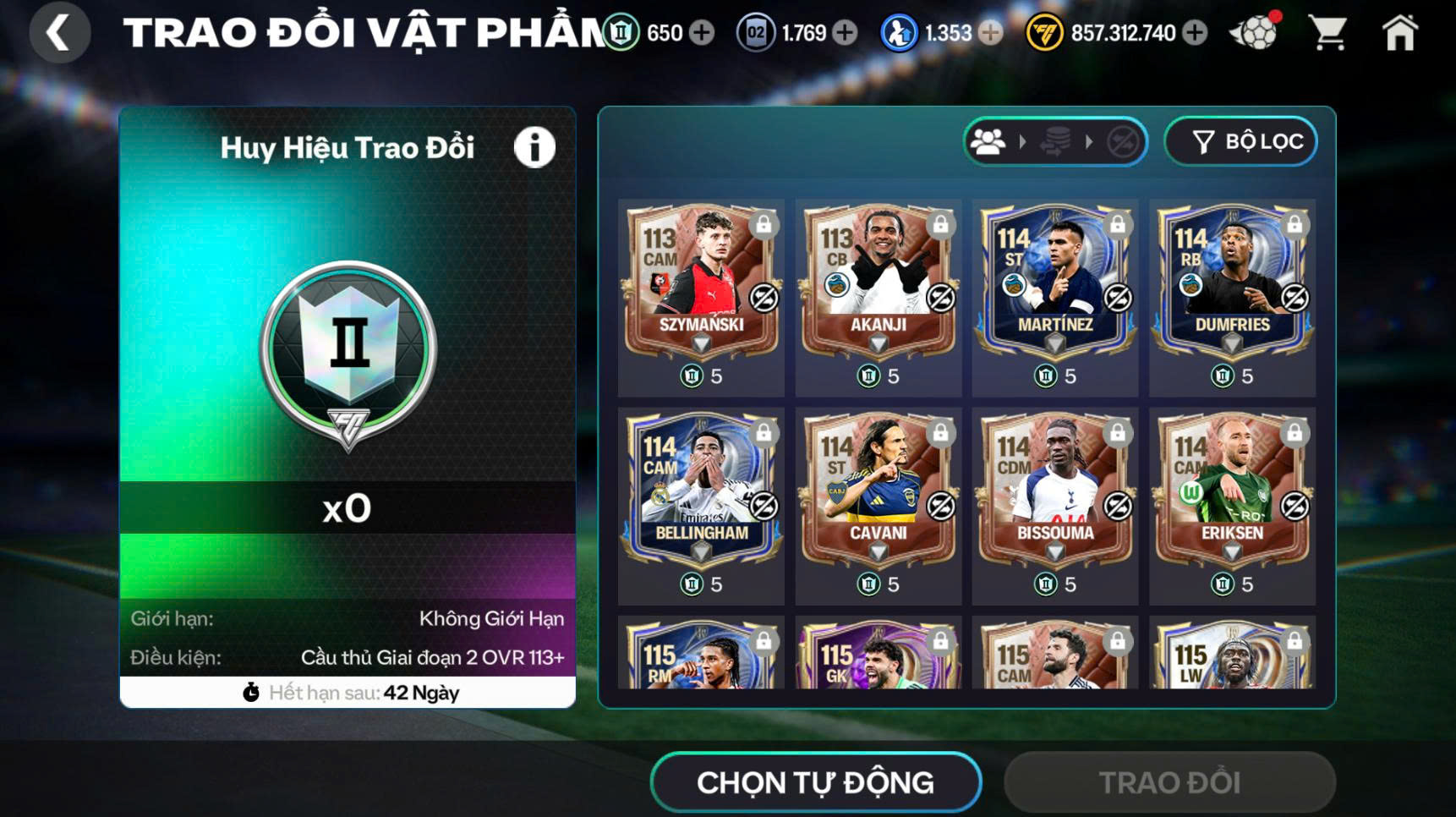Add more exchange badges via plus button
This screenshot has width=1456, height=817.
[701, 33]
